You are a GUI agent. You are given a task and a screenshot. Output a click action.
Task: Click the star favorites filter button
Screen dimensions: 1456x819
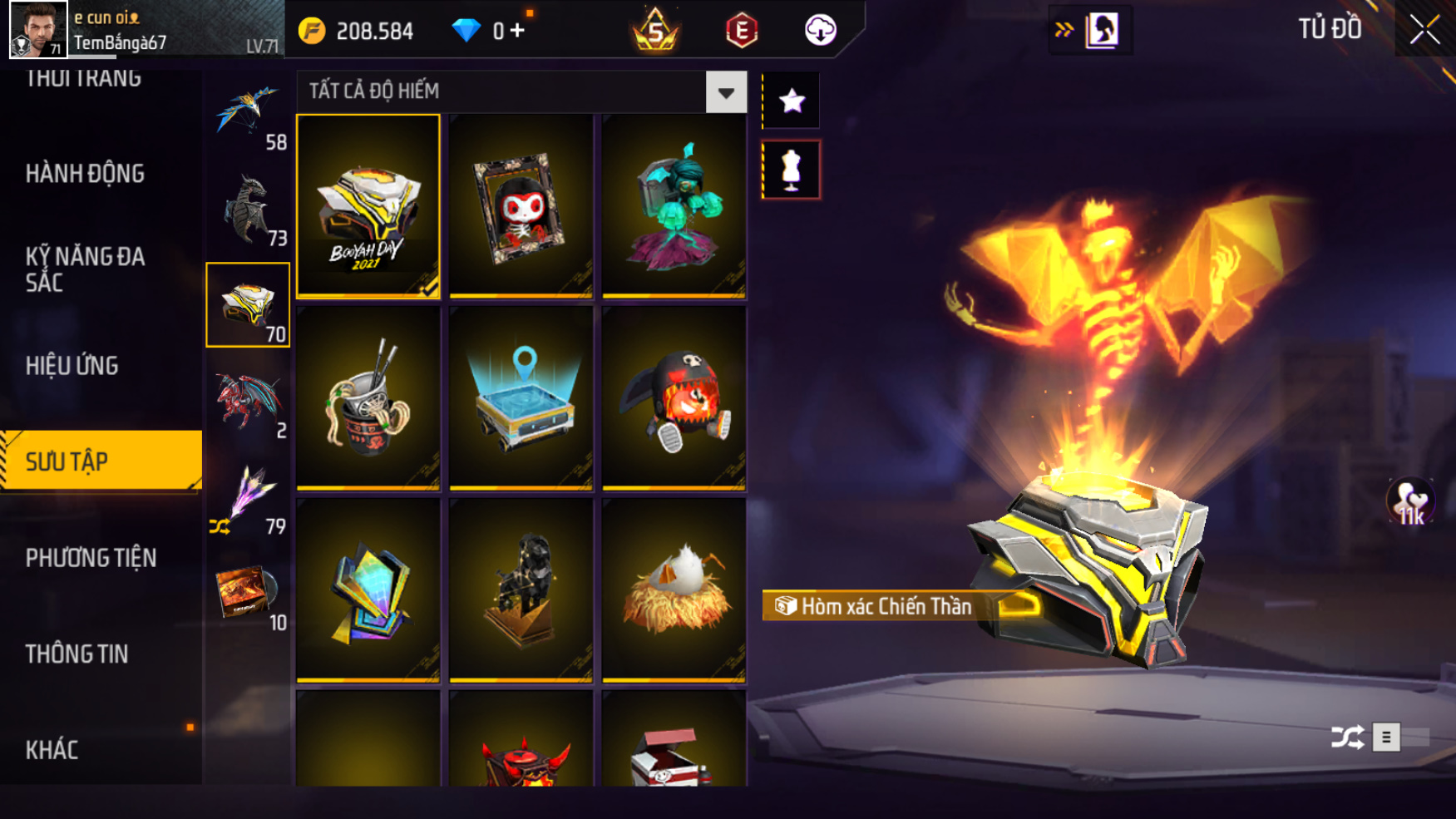[x=791, y=101]
